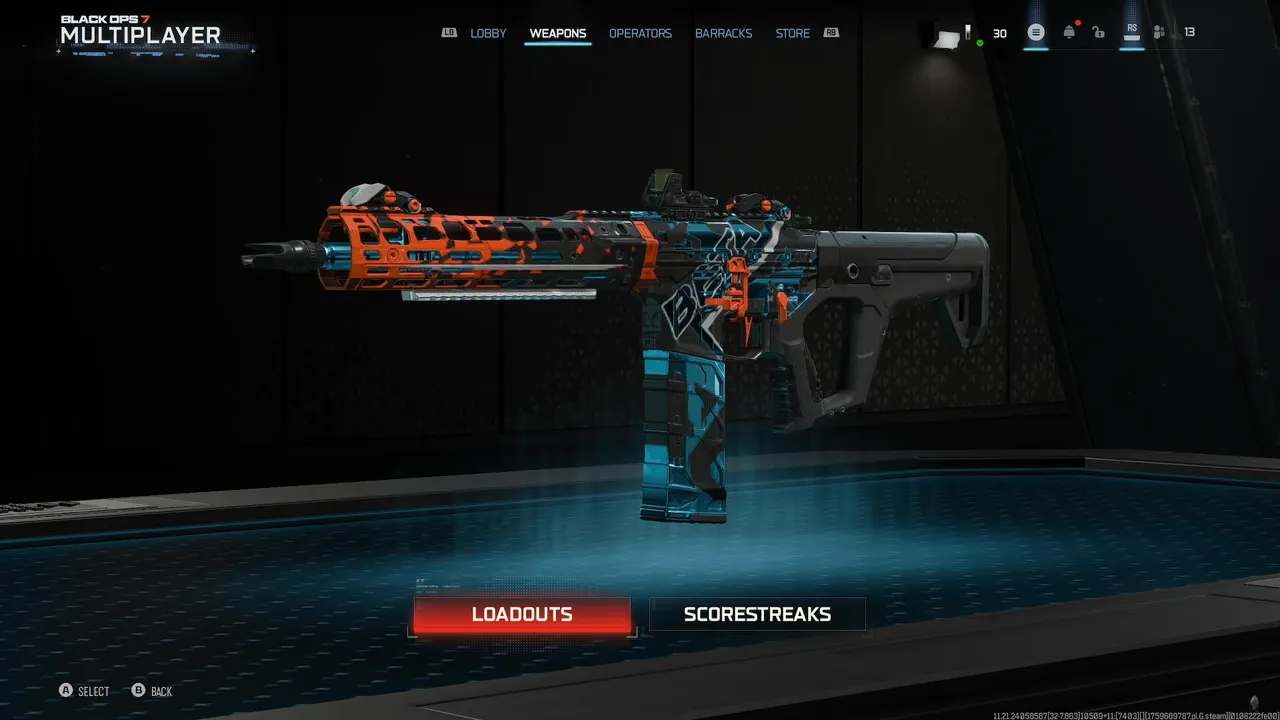Open the hamburger options menu icon
1280x720 pixels.
click(1036, 33)
